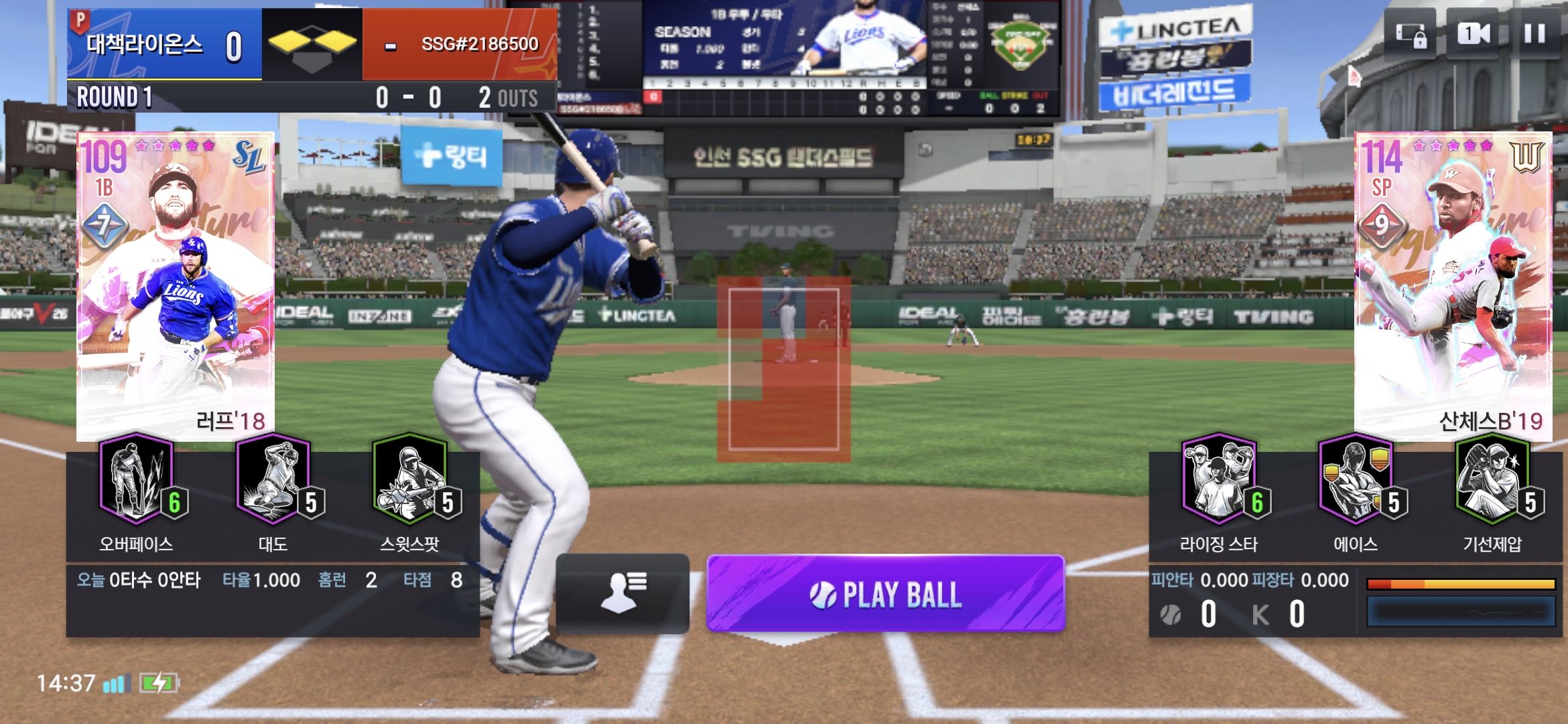The image size is (1568, 724).
Task: Toggle the screen rotation lock icon
Action: pos(1411,35)
